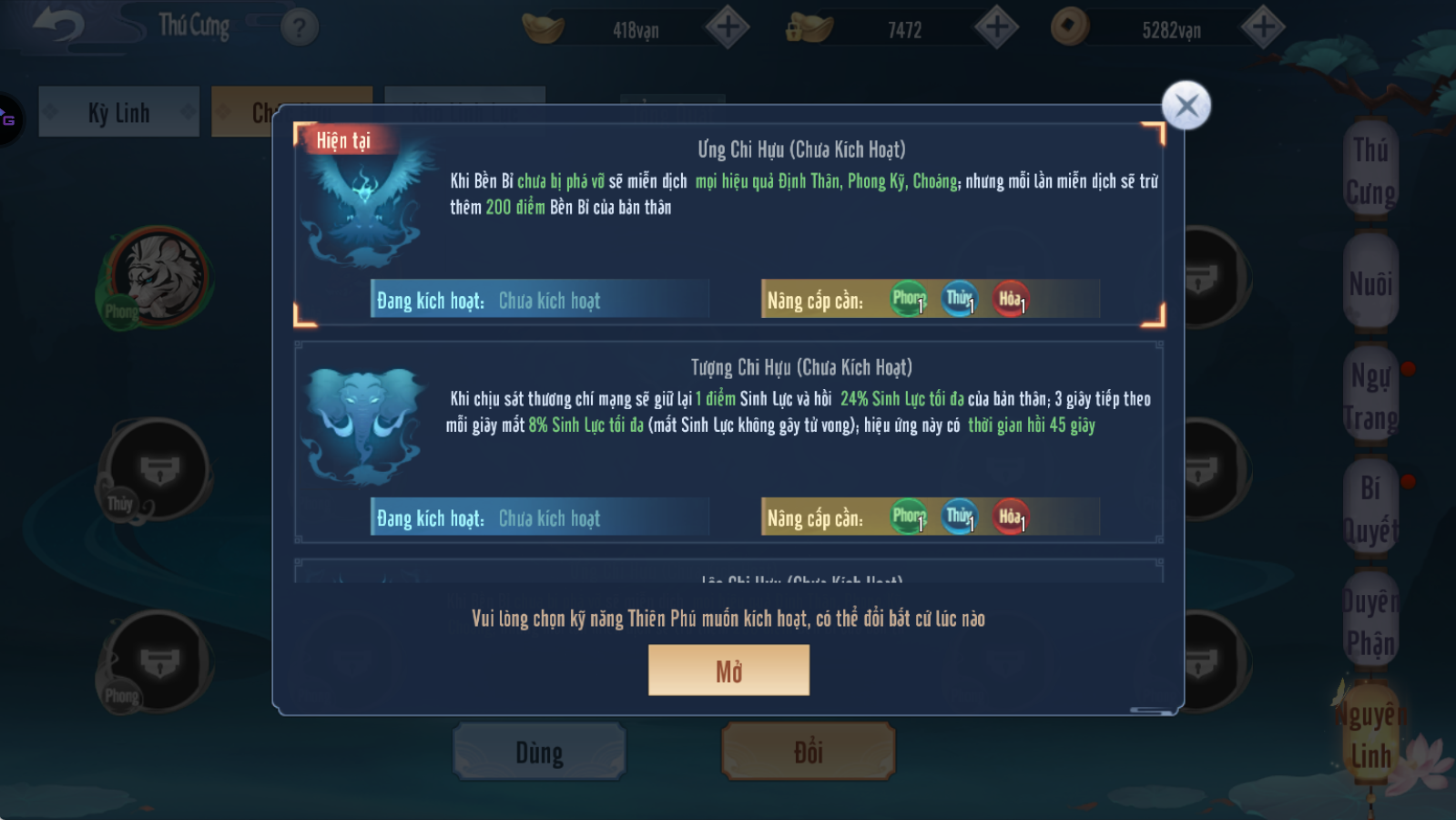
Task: Close the talent skill popup
Action: (1186, 107)
